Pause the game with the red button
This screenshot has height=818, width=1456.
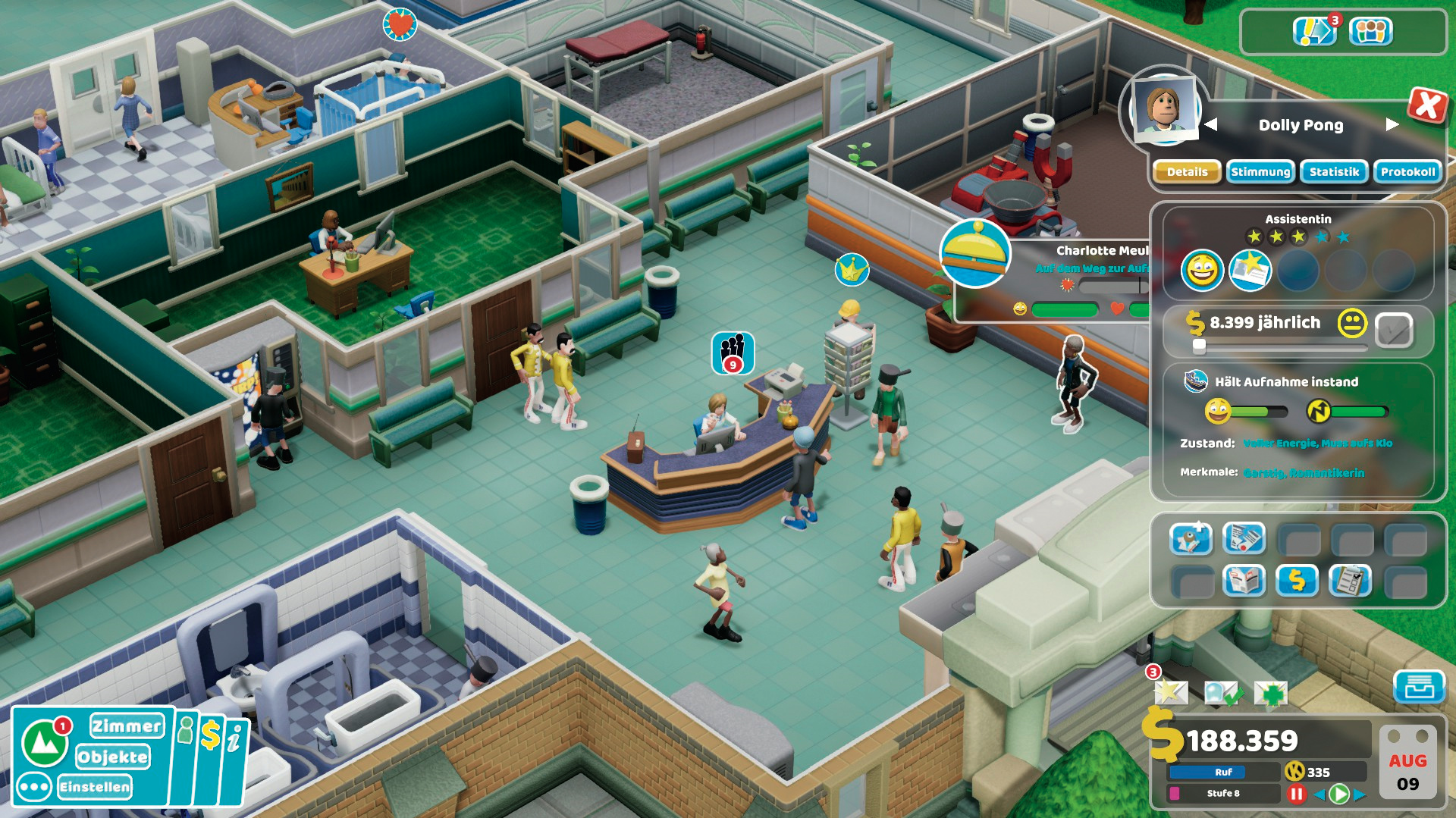pos(1296,794)
